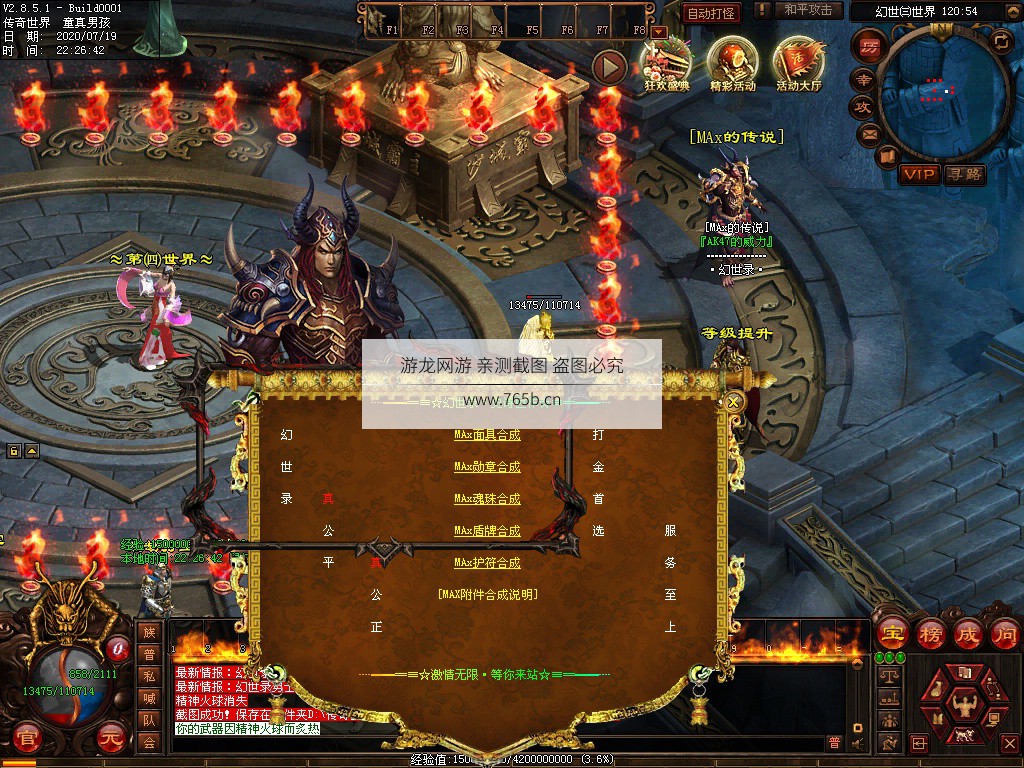Viewport: 1024px width, 768px height.
Task: Open the 宝 treasure shop button
Action: 892,633
